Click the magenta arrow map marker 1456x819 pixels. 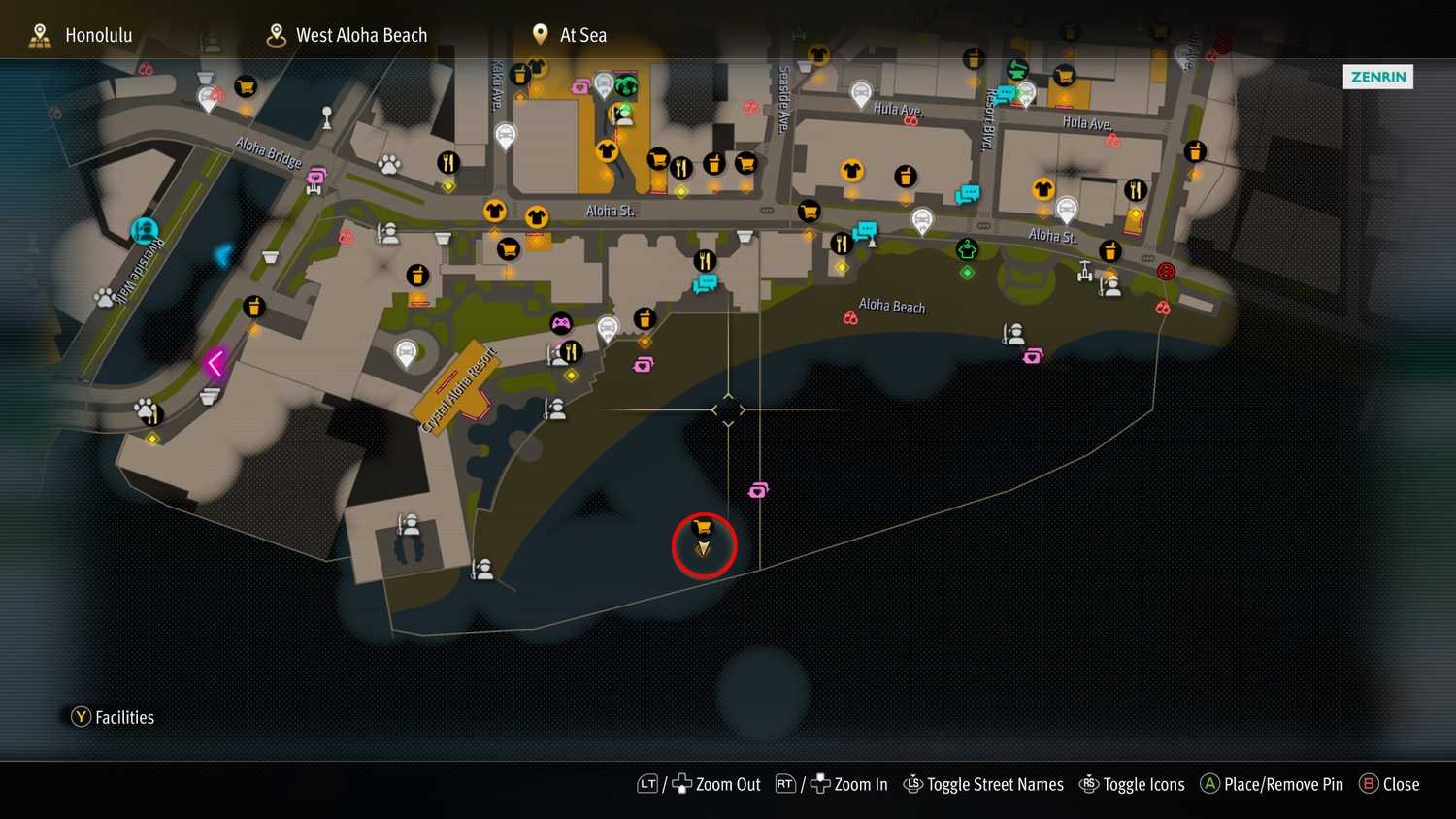point(215,363)
